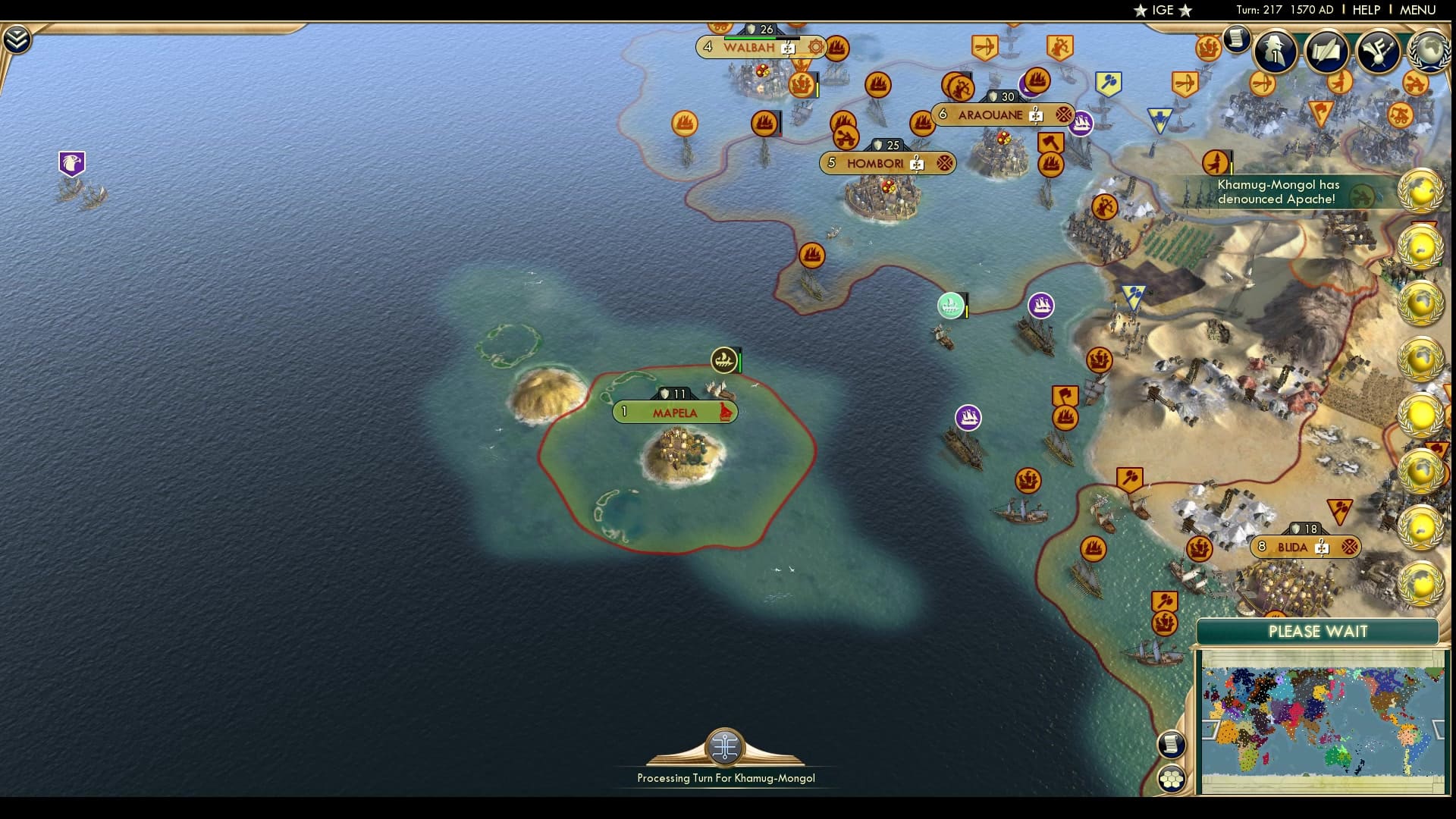Screen dimensions: 1456x819
Task: Click the hex grid icon beside the minimap
Action: click(x=1172, y=778)
